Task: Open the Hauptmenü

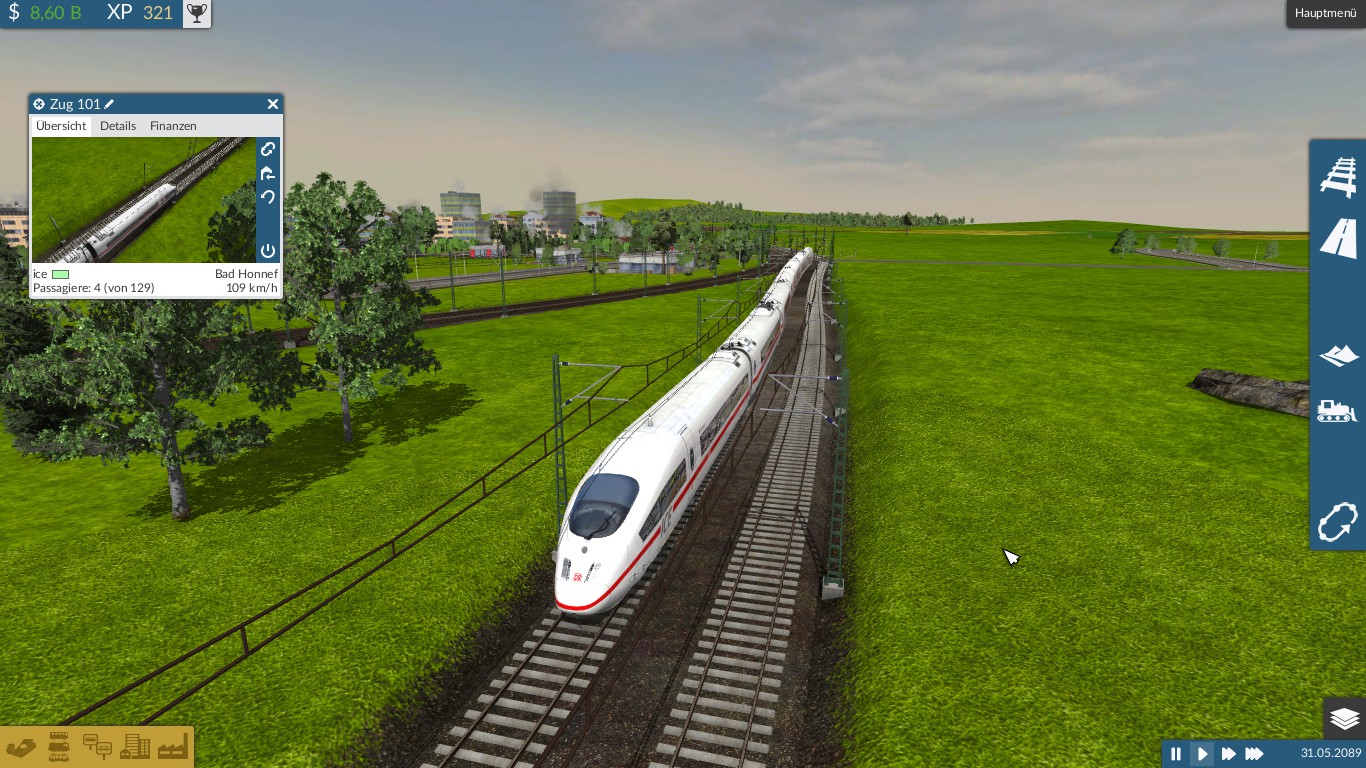Action: tap(1324, 13)
